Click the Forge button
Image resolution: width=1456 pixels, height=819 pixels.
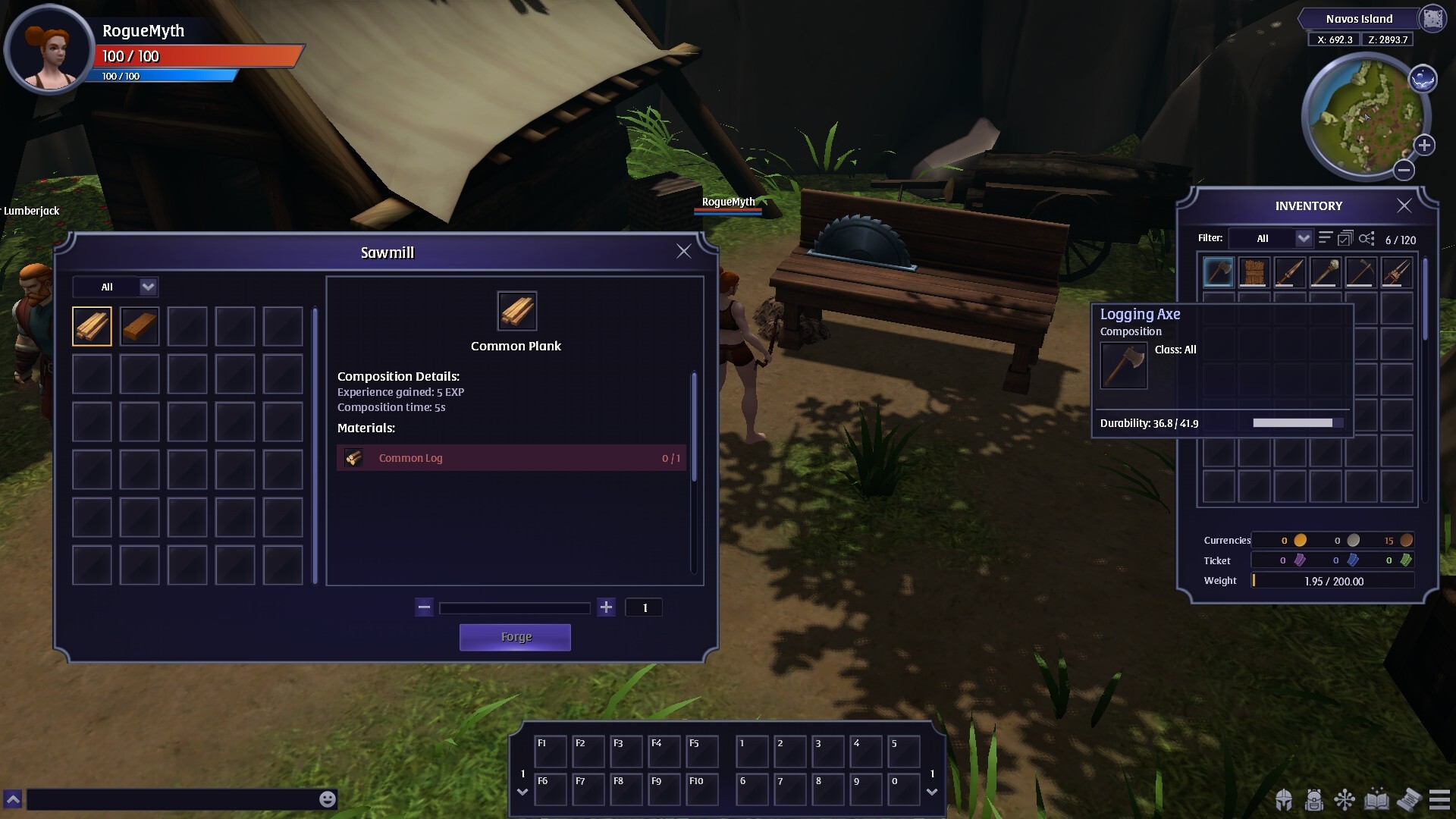(x=515, y=637)
